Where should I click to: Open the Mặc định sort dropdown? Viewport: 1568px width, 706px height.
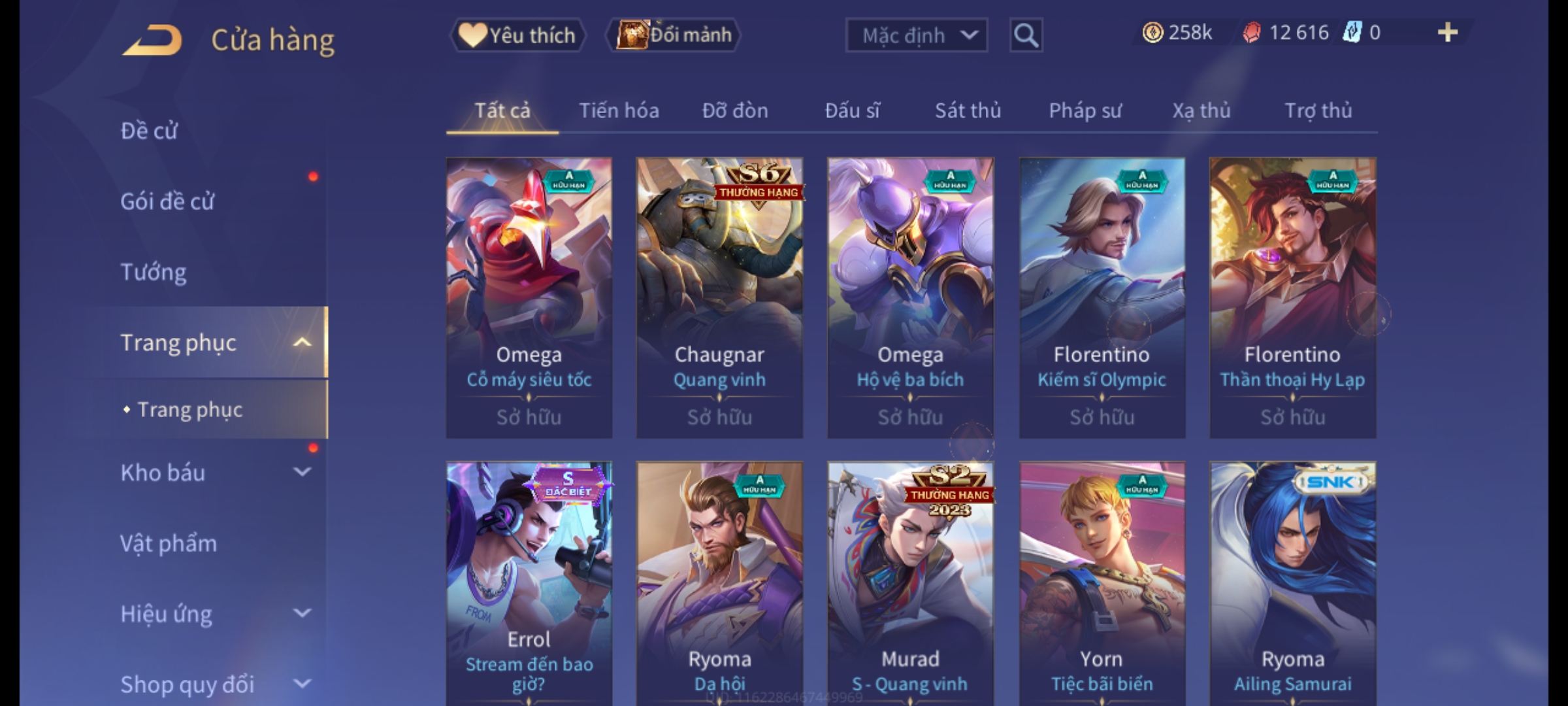tap(916, 35)
